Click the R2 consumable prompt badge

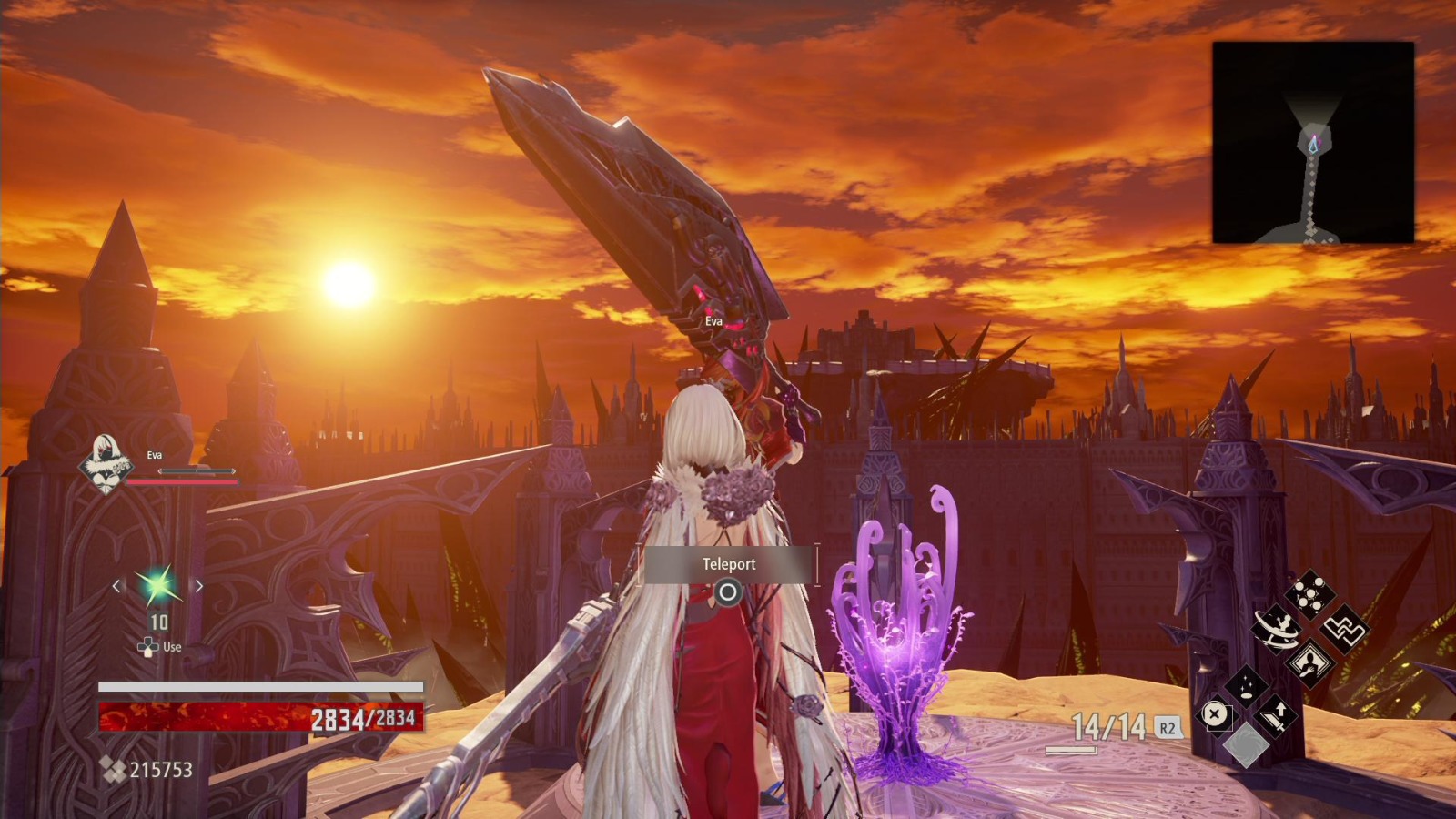tap(1168, 727)
